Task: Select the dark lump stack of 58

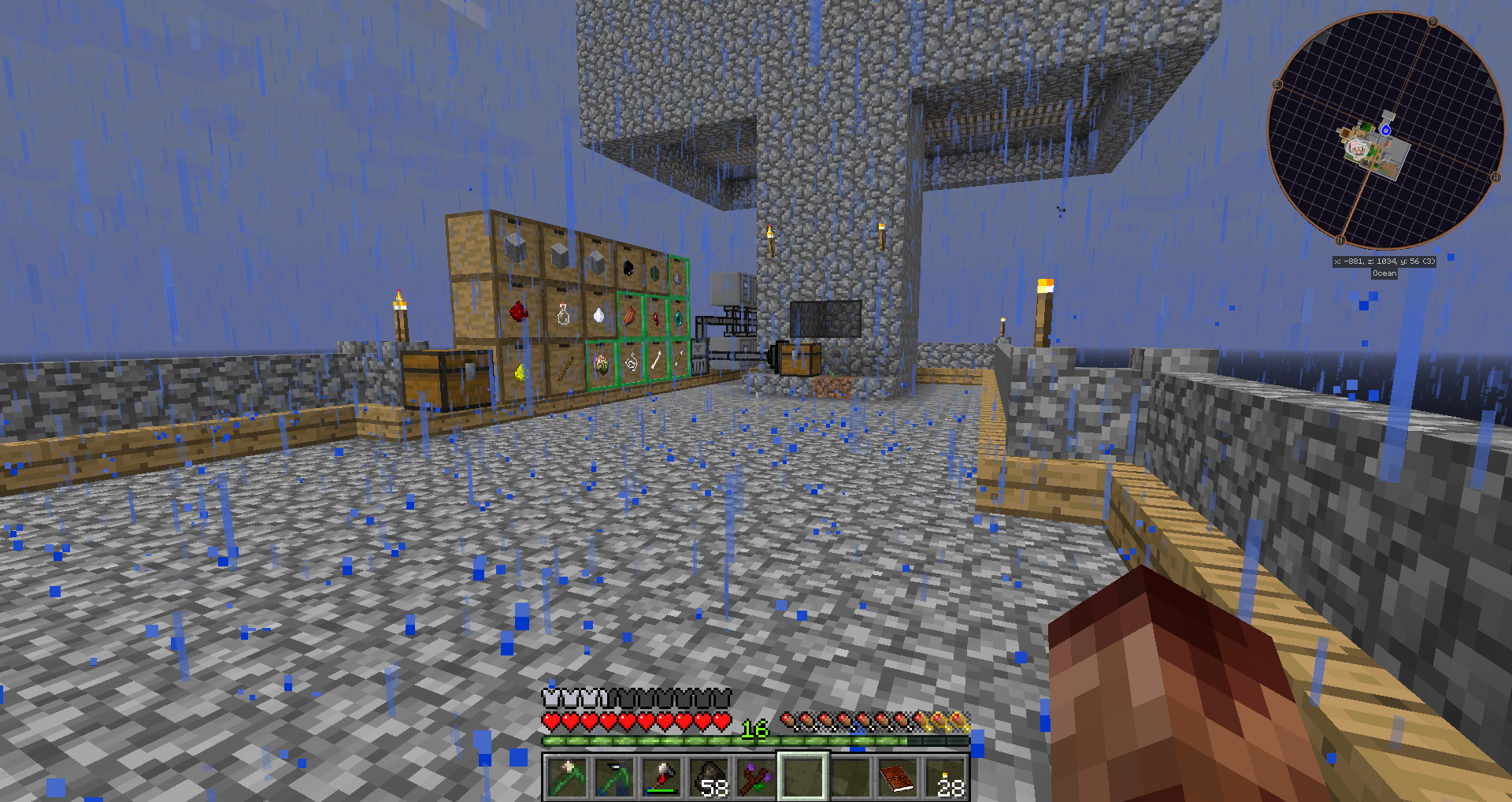Action: pos(708,776)
